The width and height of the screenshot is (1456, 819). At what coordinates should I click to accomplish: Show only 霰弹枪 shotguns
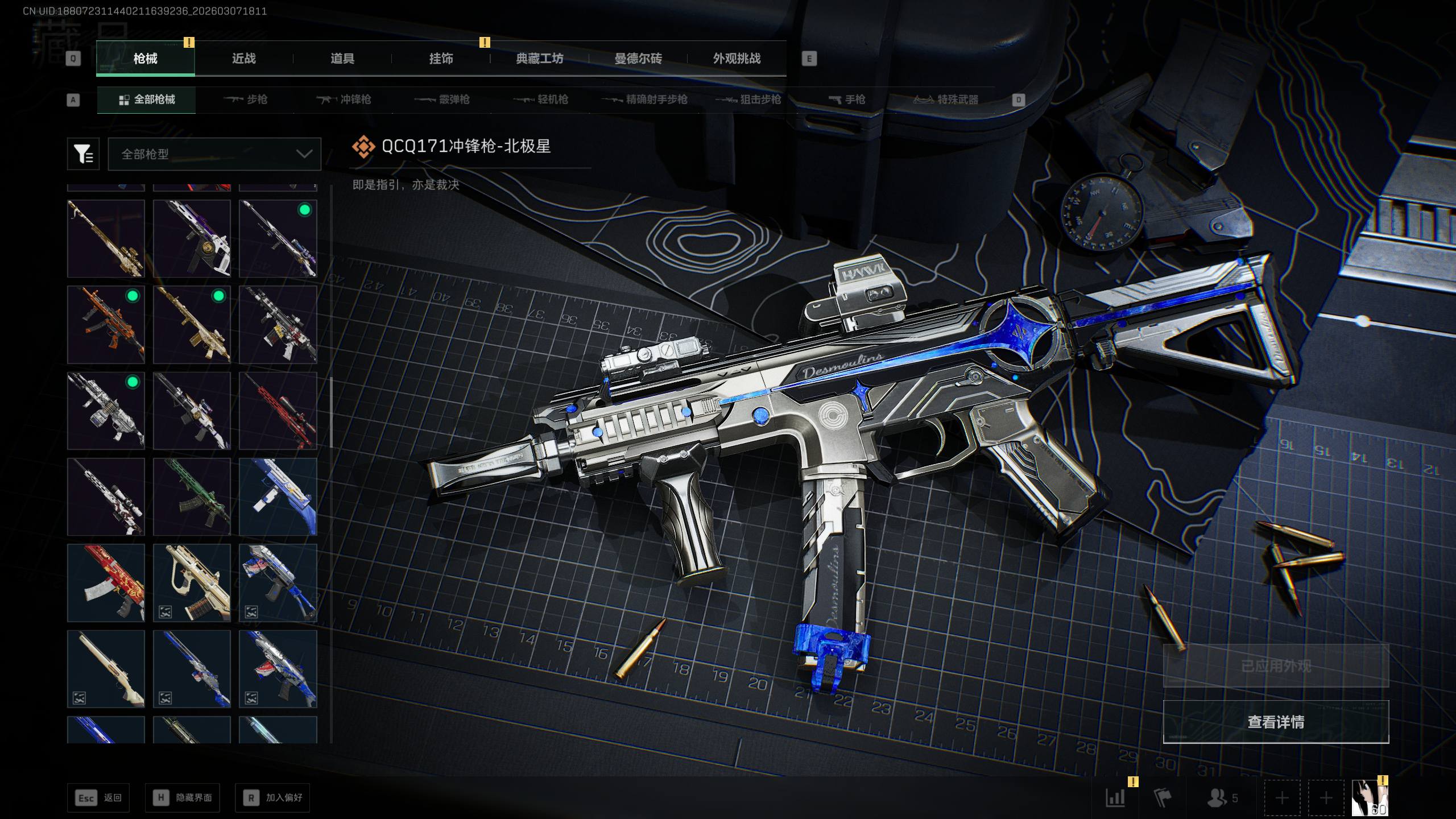[x=442, y=100]
